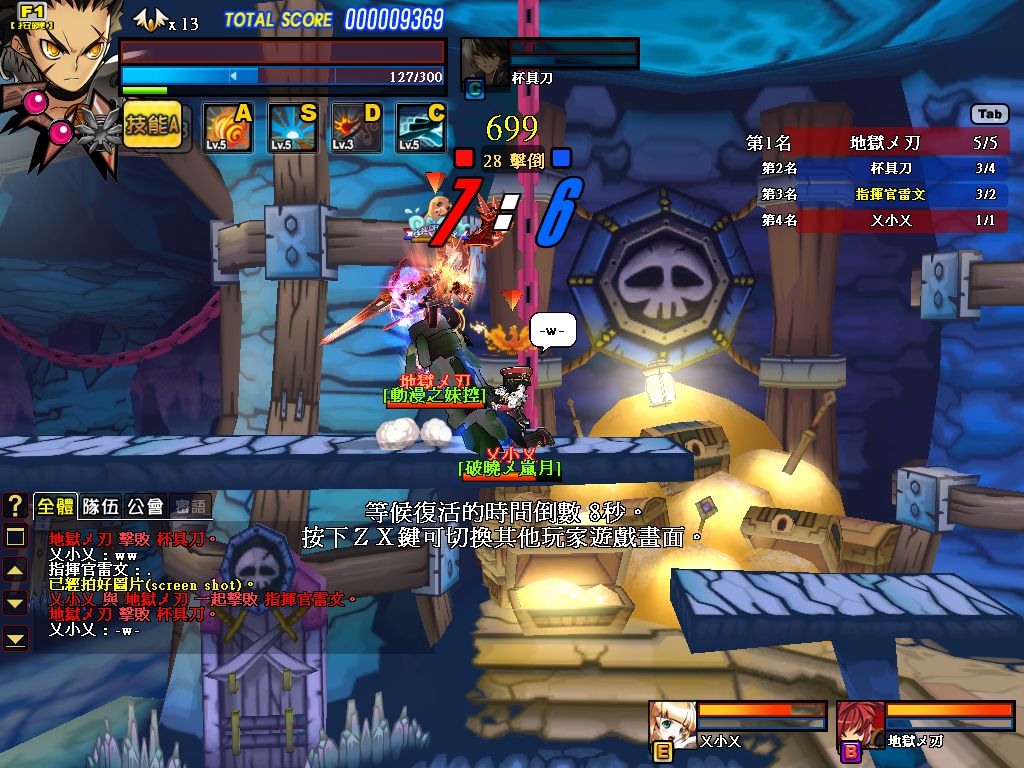Screen dimensions: 1024x768
Task: Click the chat scroll-down arrow button
Action: [x=15, y=603]
